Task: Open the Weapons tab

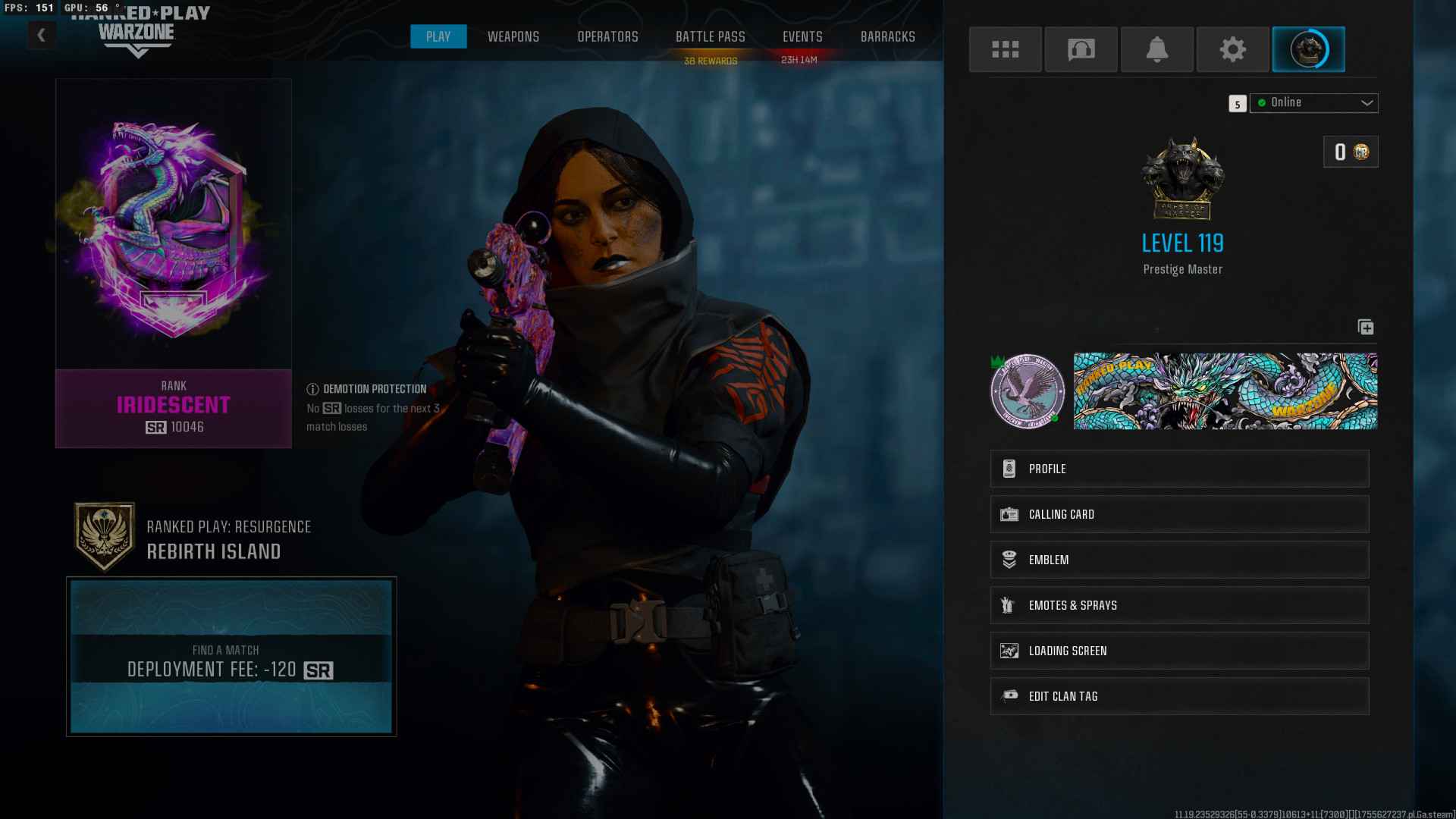Action: [513, 36]
